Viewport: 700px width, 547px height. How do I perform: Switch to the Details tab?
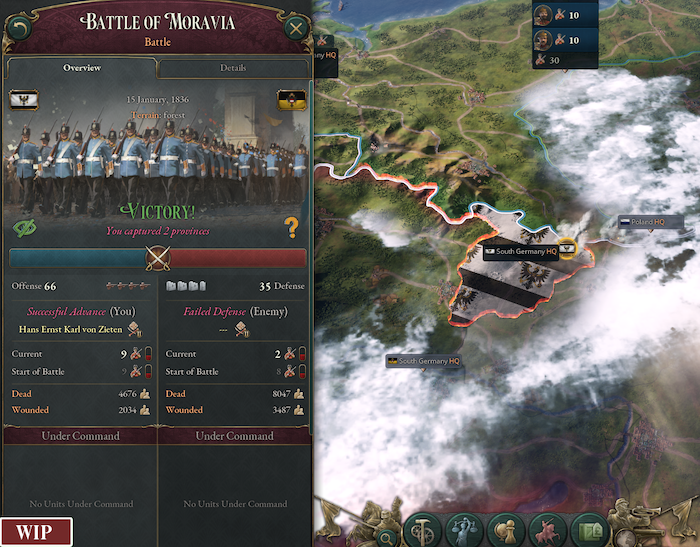[233, 68]
